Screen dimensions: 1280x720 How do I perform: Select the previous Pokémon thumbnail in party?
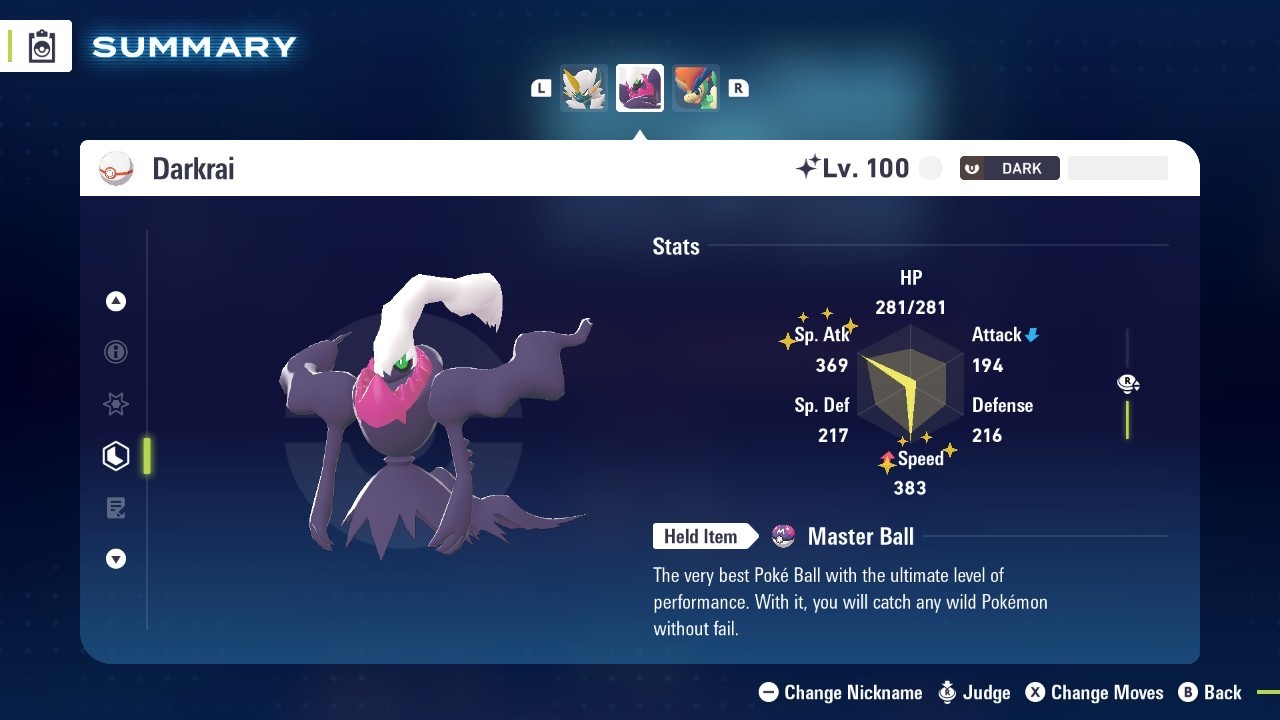pos(584,88)
